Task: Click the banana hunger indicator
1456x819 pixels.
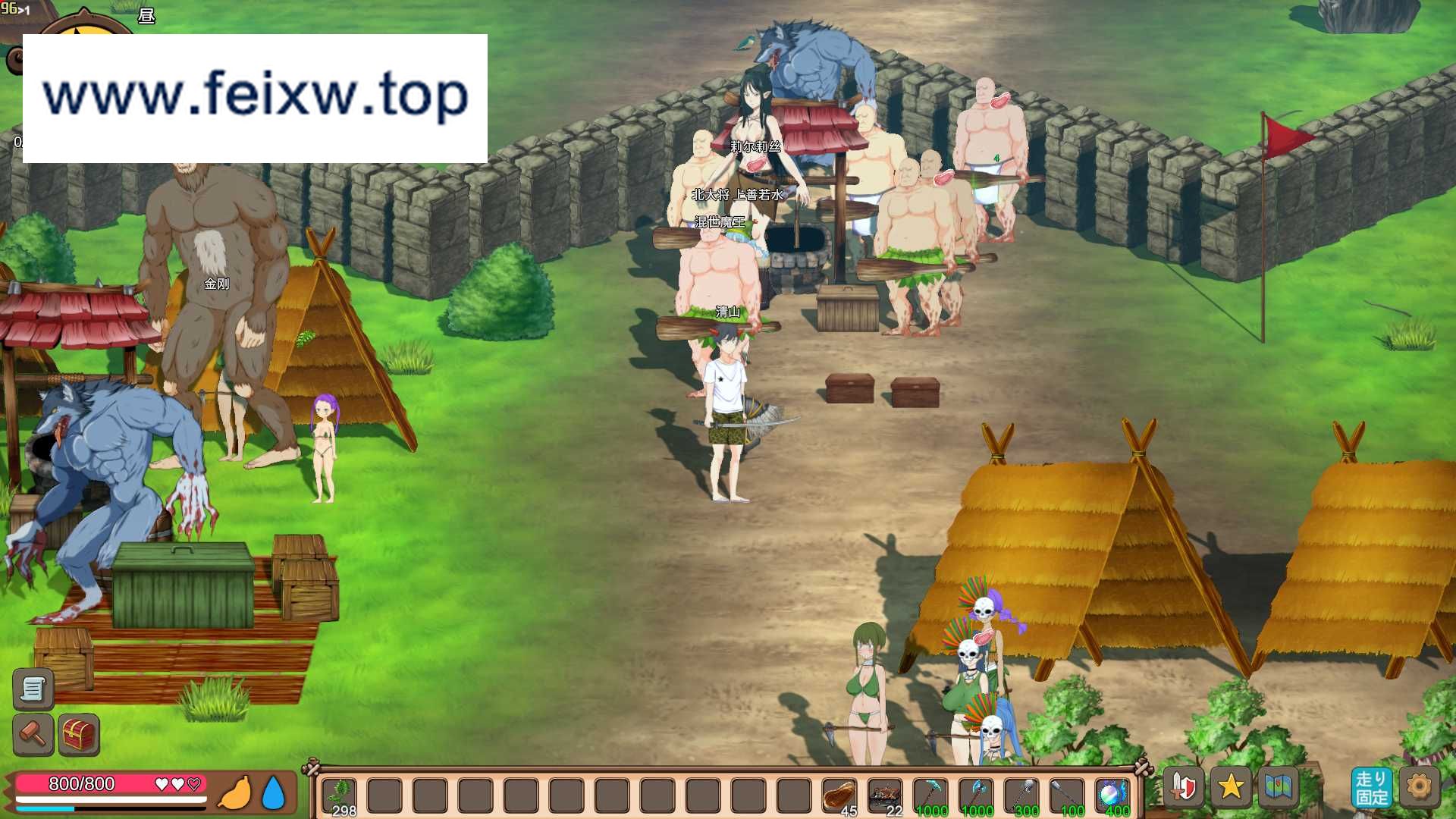Action: [x=236, y=792]
